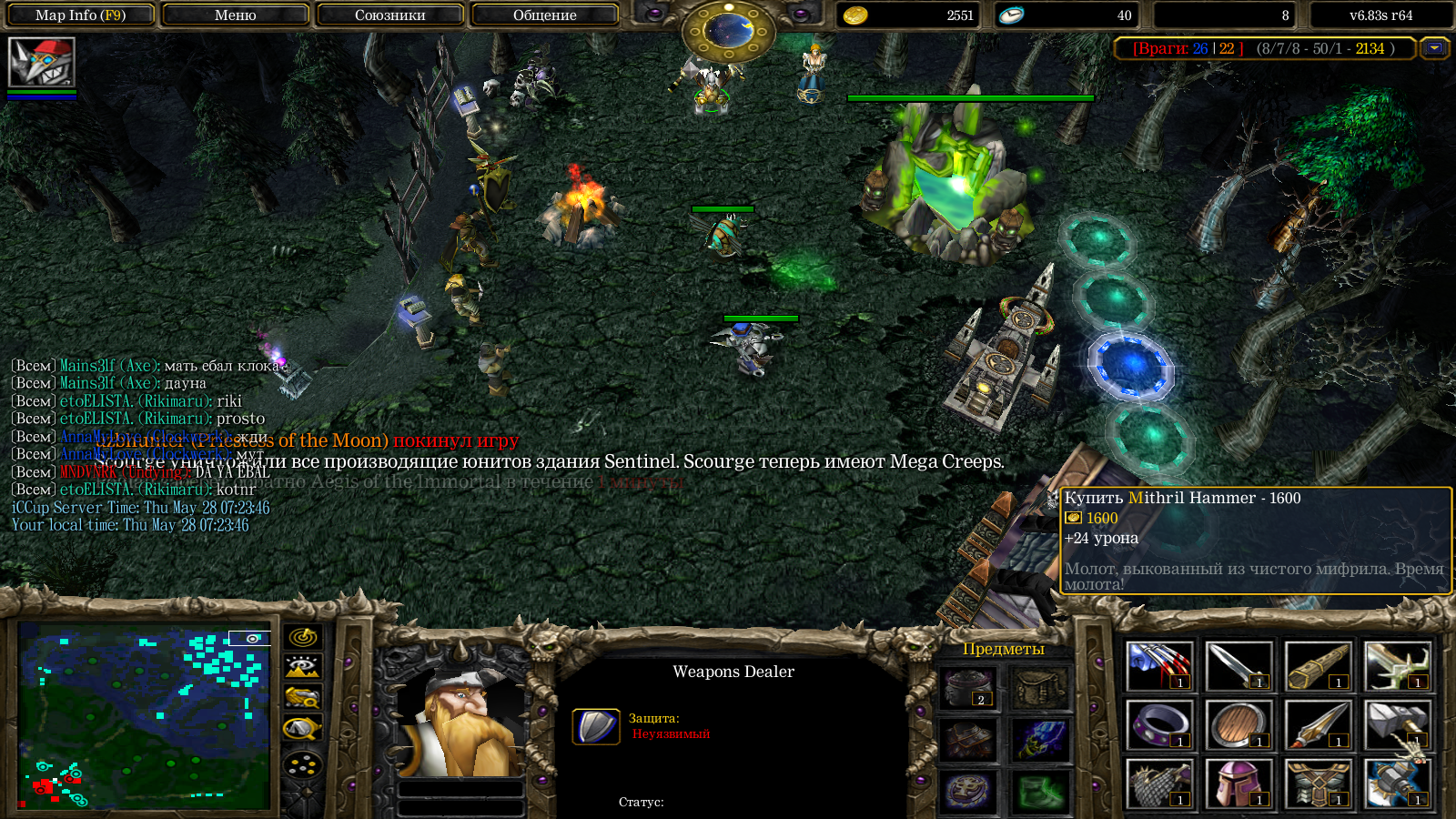Buy the Mithril Hammer
Screen dimensions: 1456x819
click(1396, 725)
